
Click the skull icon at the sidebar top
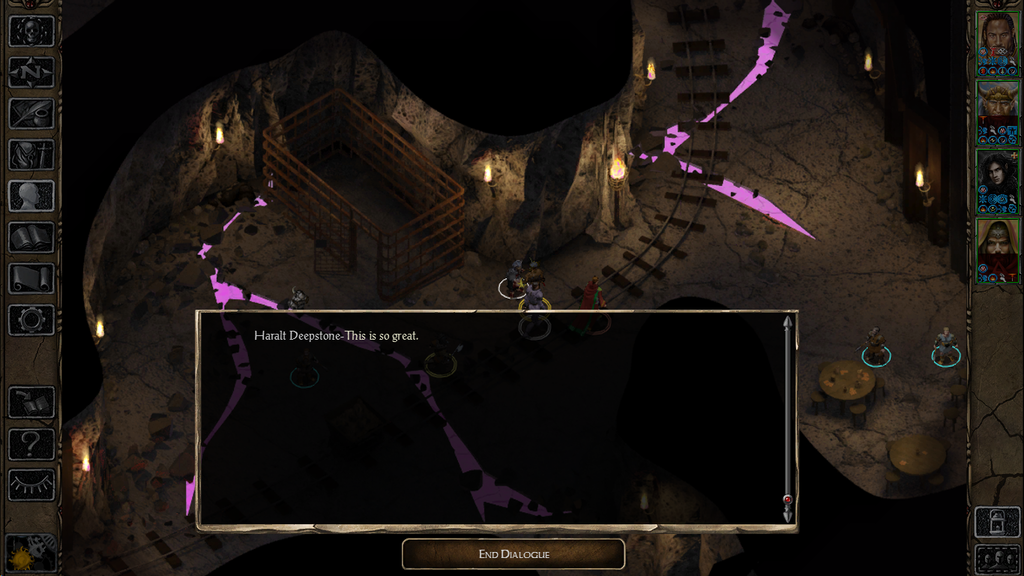pos(31,31)
